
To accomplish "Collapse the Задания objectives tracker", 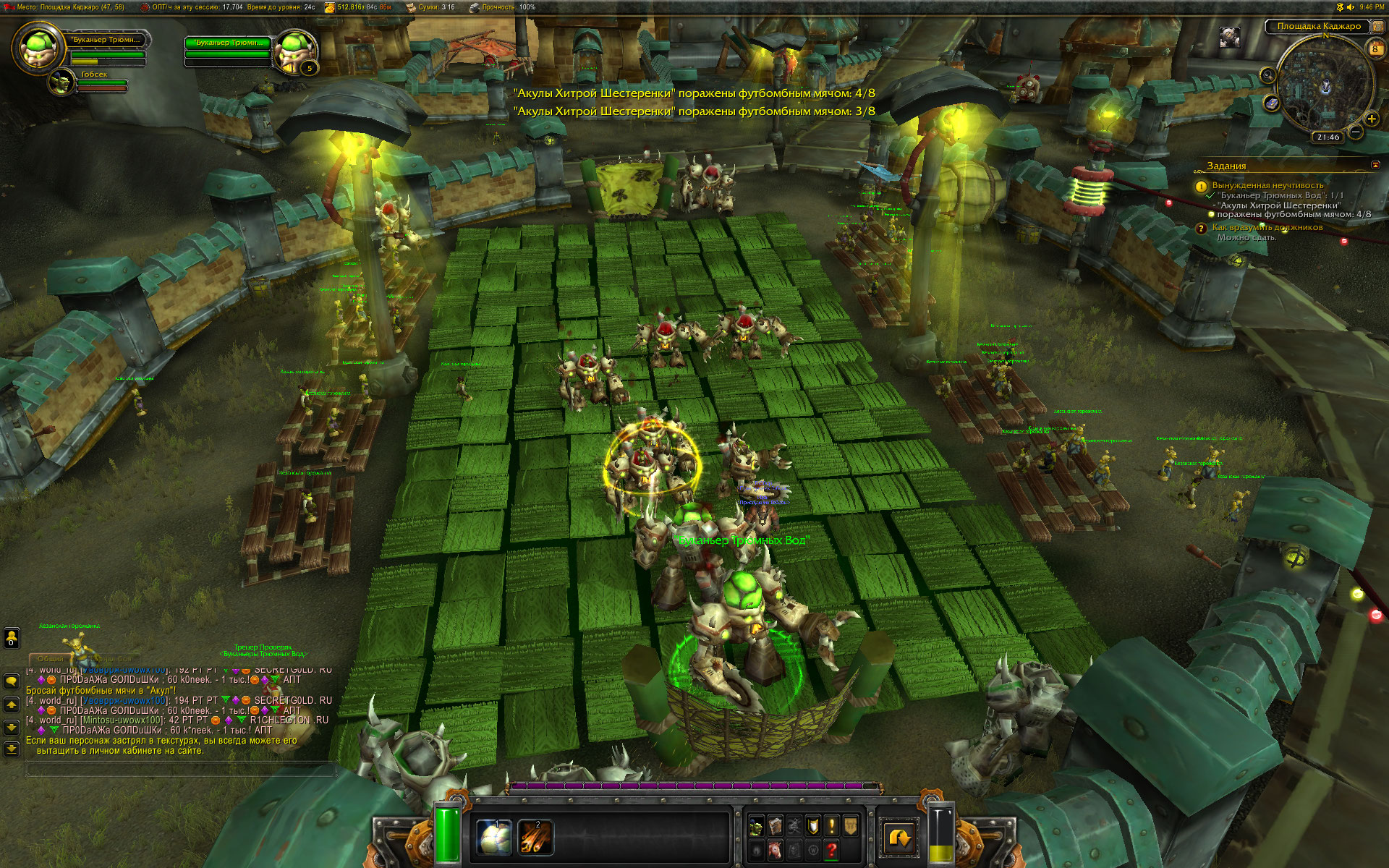I will (1375, 166).
